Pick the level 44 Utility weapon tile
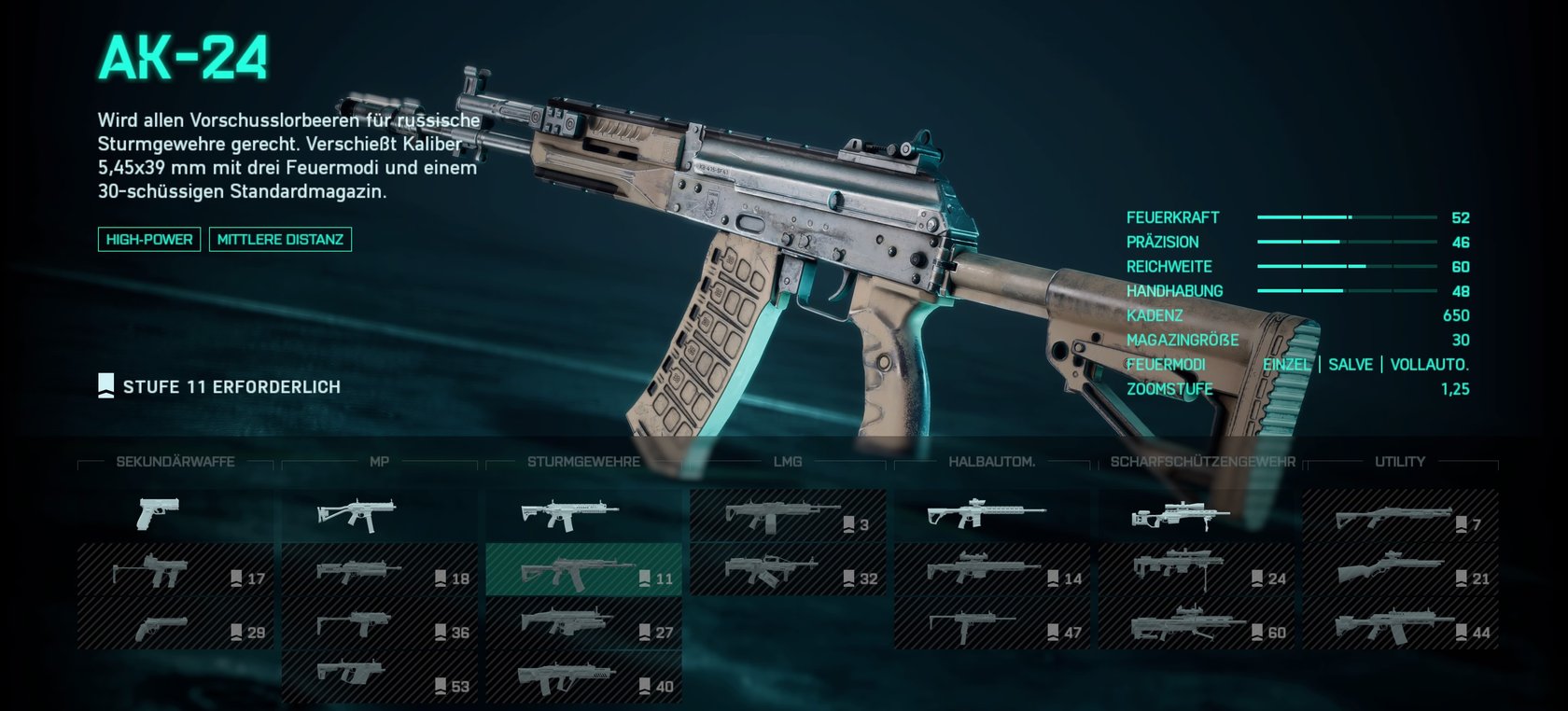Image resolution: width=1568 pixels, height=711 pixels. tap(1400, 623)
